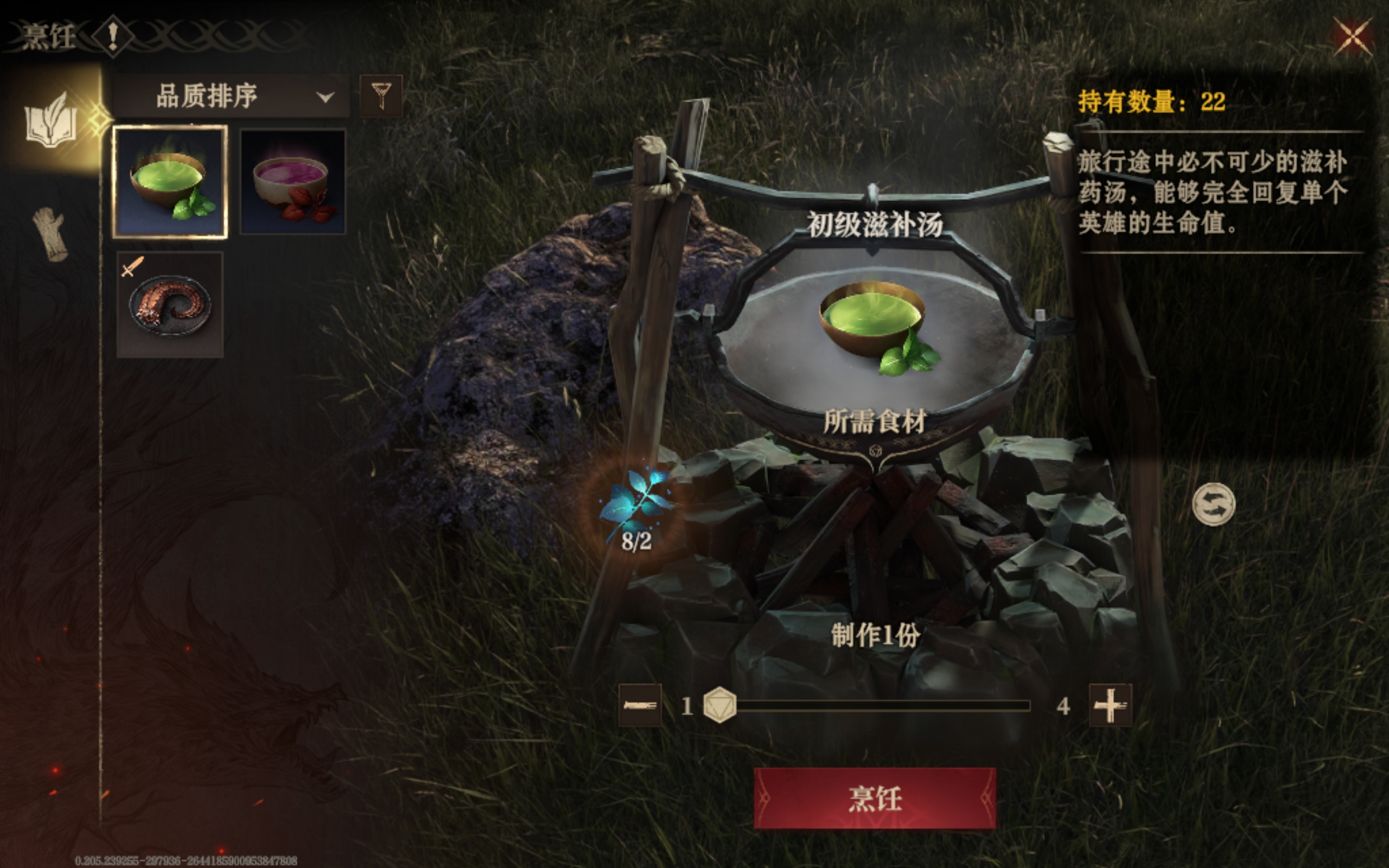The height and width of the screenshot is (868, 1389).
Task: Switch to the wood log tab
Action: [50, 234]
